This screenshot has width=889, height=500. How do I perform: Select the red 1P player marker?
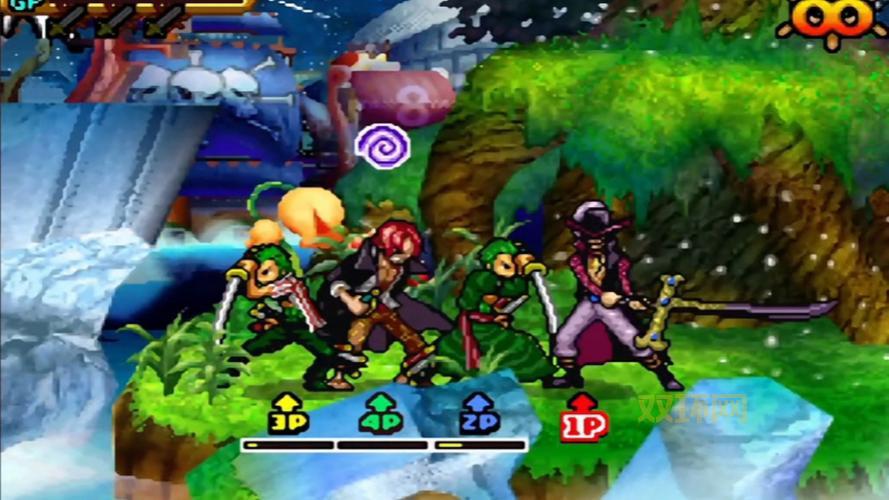click(x=584, y=417)
